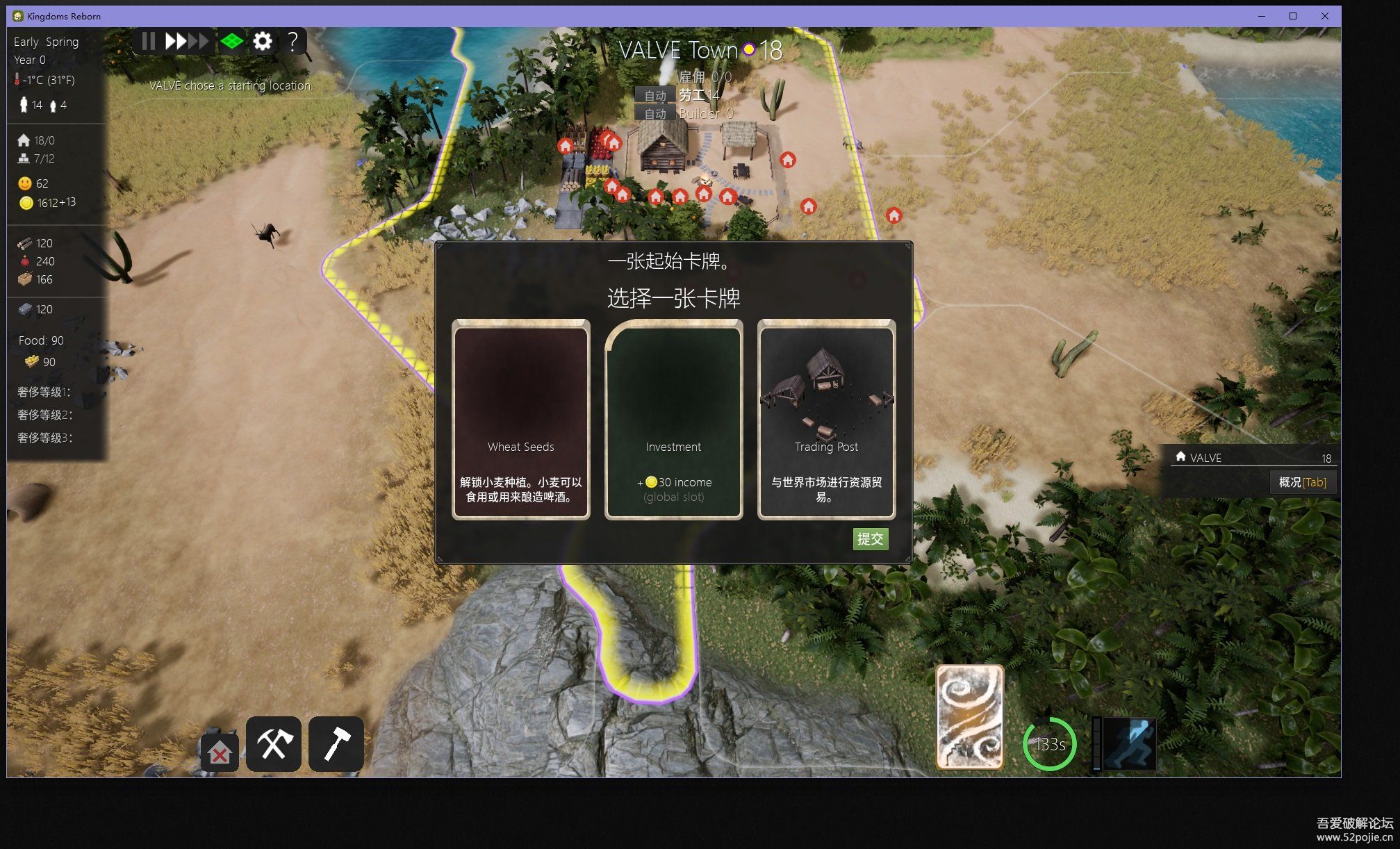This screenshot has height=849, width=1400.
Task: Open the swirl-patterned card deck
Action: 969,717
